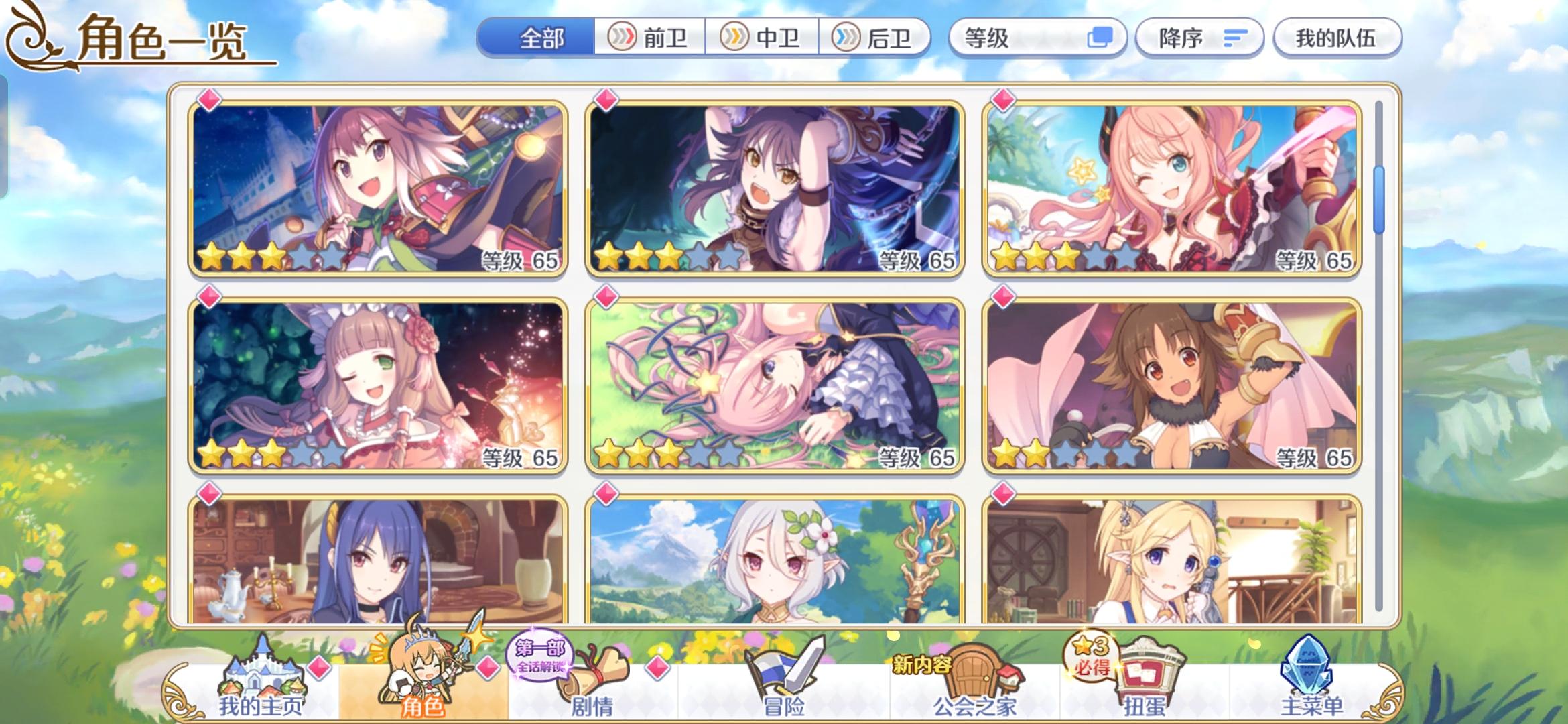Click the copy icon inside 等级 filter box
The width and height of the screenshot is (1568, 724).
click(x=1101, y=38)
